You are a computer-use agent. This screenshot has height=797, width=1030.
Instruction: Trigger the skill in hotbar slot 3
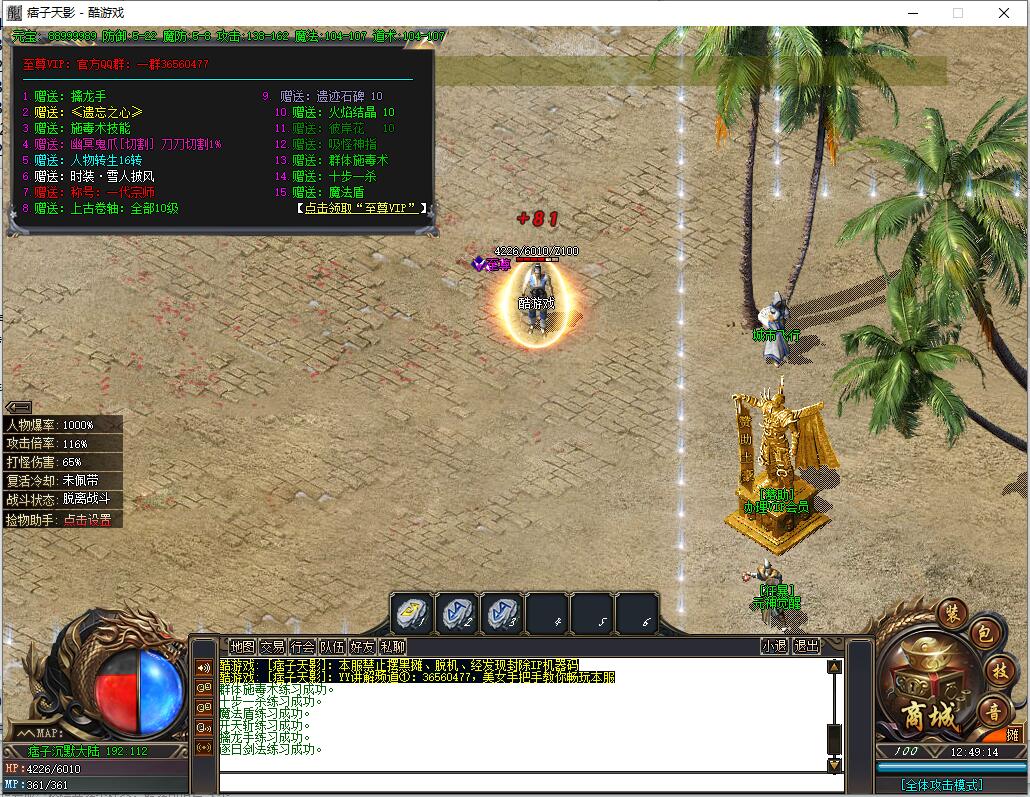pos(502,614)
